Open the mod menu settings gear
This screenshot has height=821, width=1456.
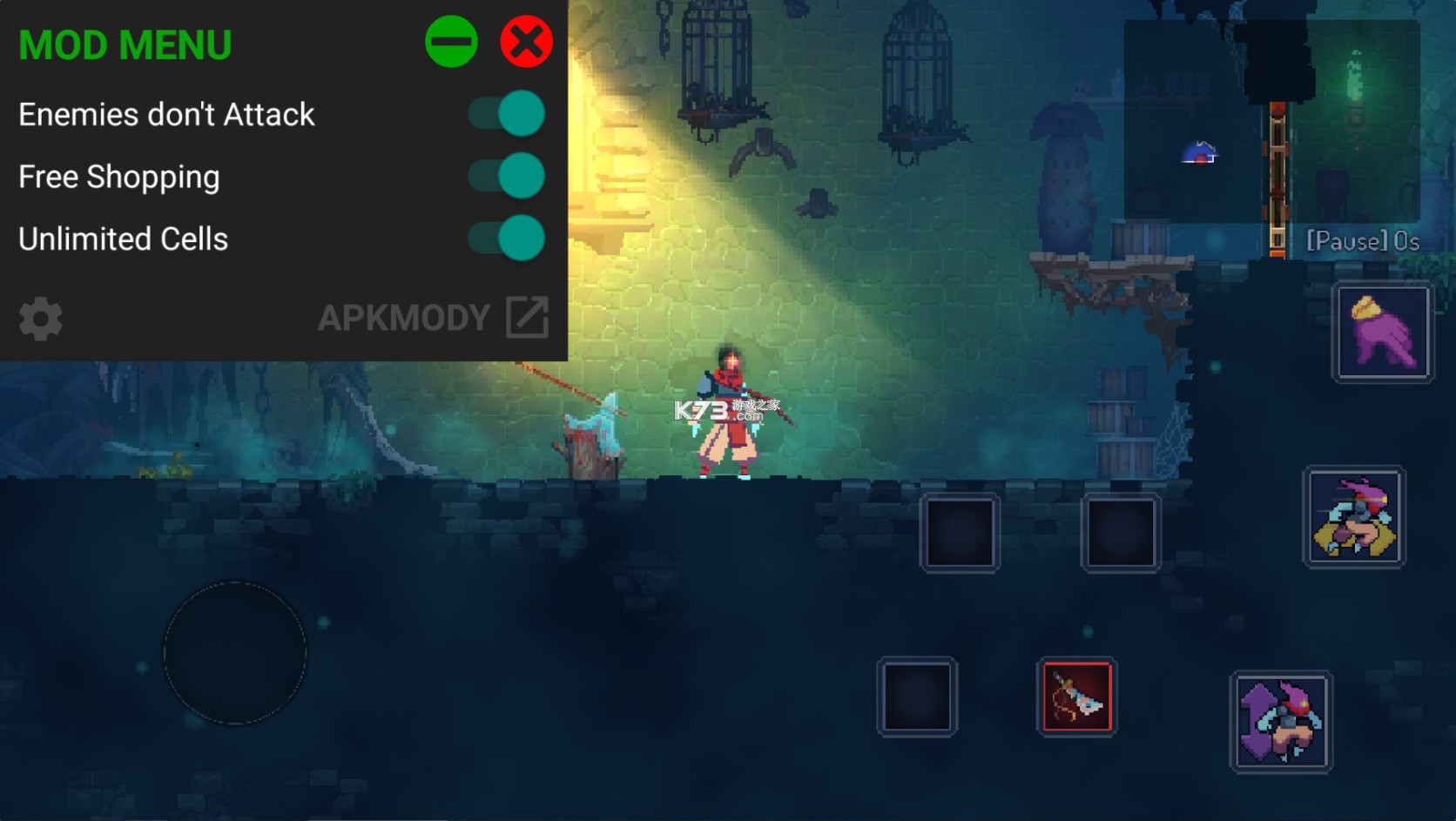pyautogui.click(x=39, y=319)
